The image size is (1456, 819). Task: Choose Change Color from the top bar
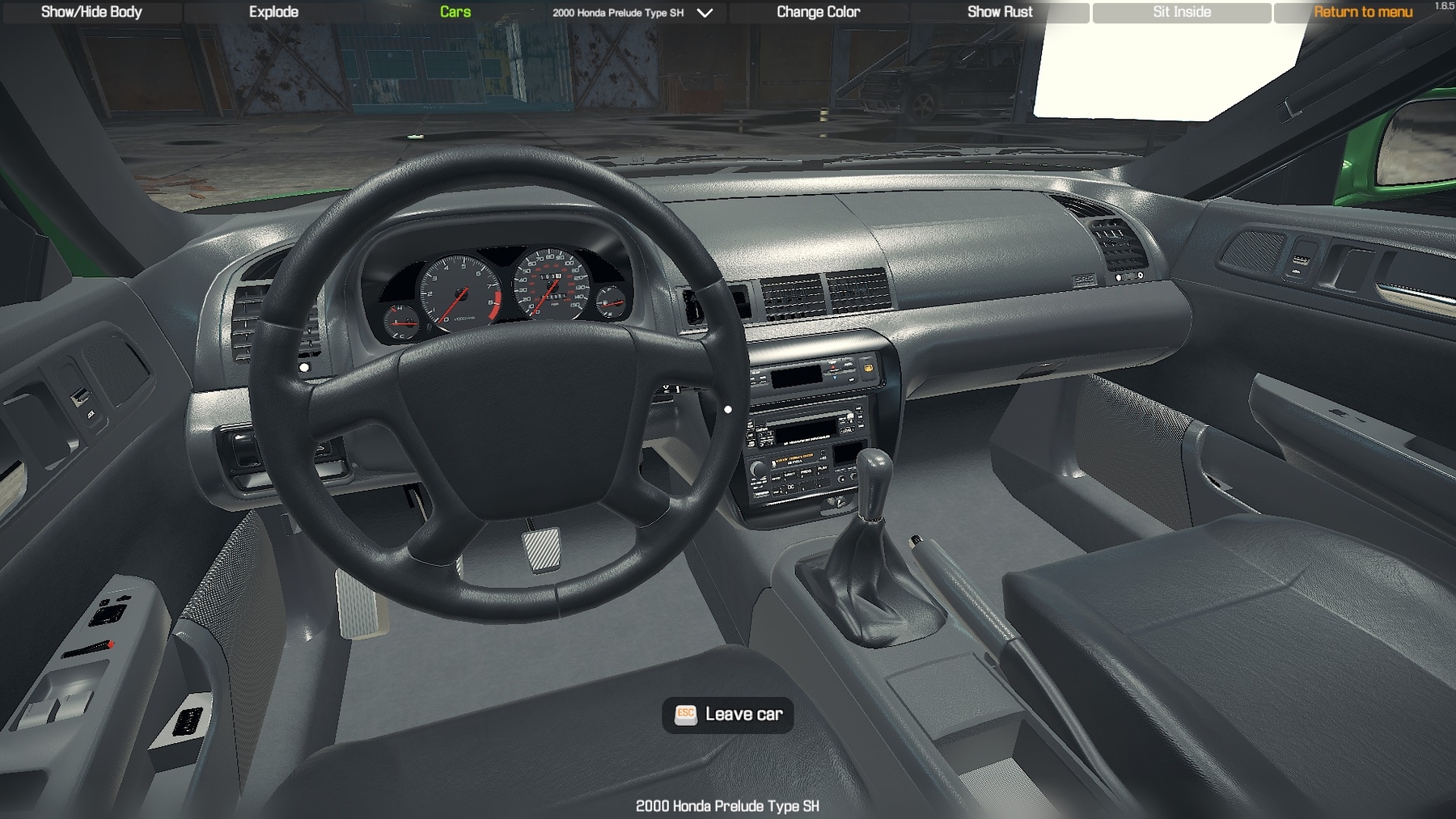point(818,12)
